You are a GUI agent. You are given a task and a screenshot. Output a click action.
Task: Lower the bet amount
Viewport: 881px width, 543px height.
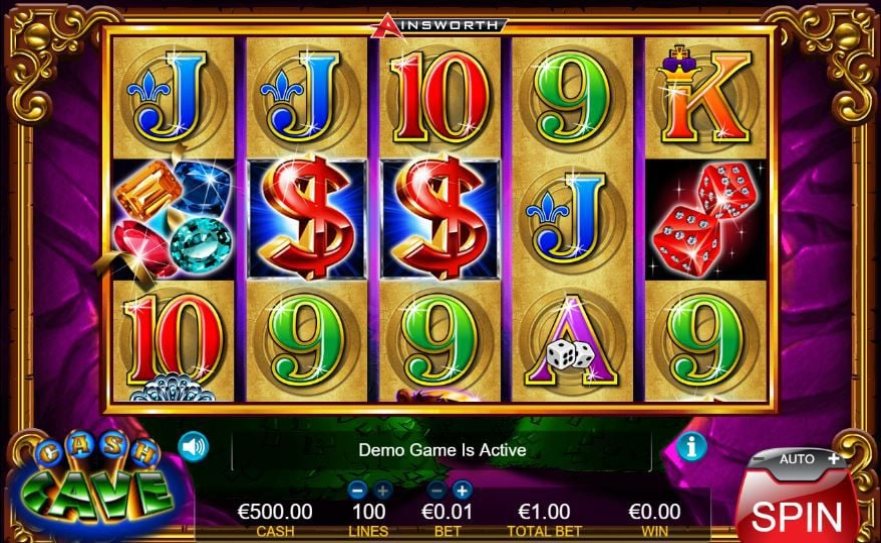(438, 490)
